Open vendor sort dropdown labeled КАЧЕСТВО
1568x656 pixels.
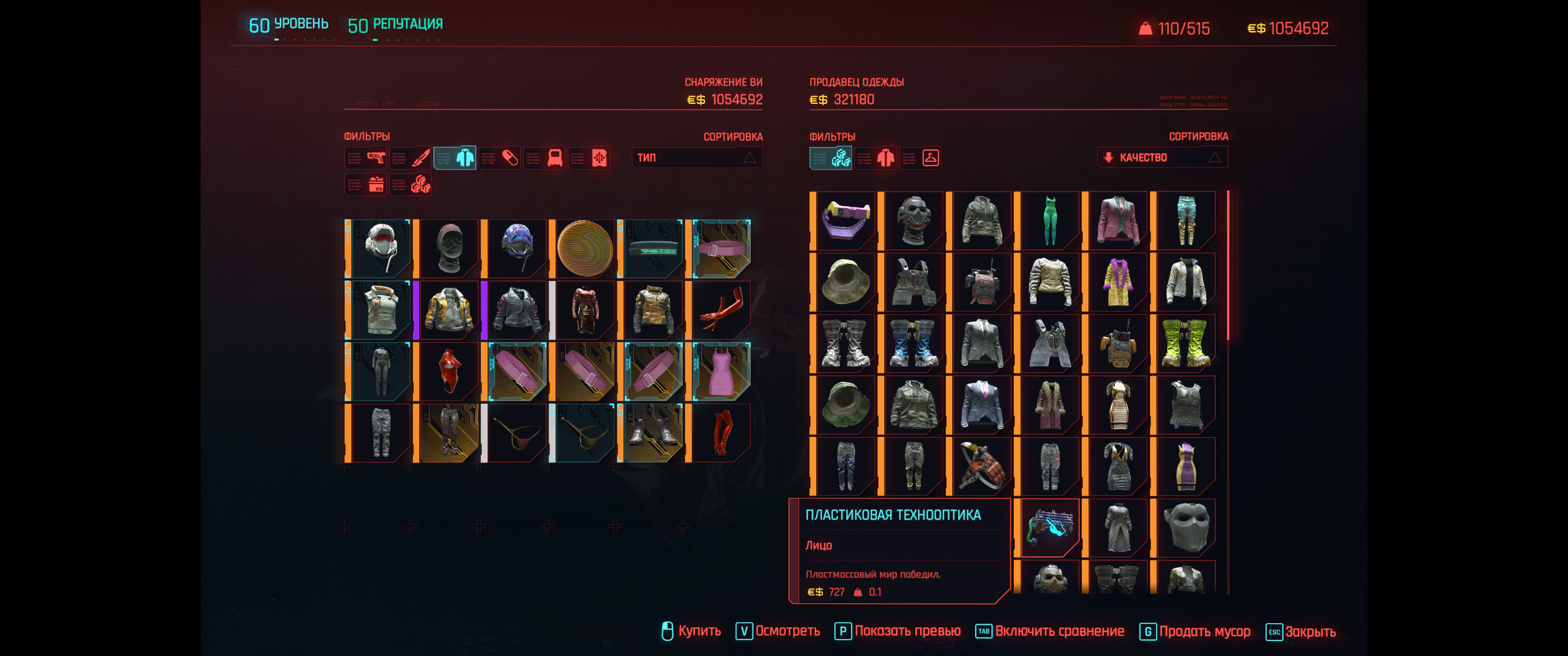point(1162,158)
